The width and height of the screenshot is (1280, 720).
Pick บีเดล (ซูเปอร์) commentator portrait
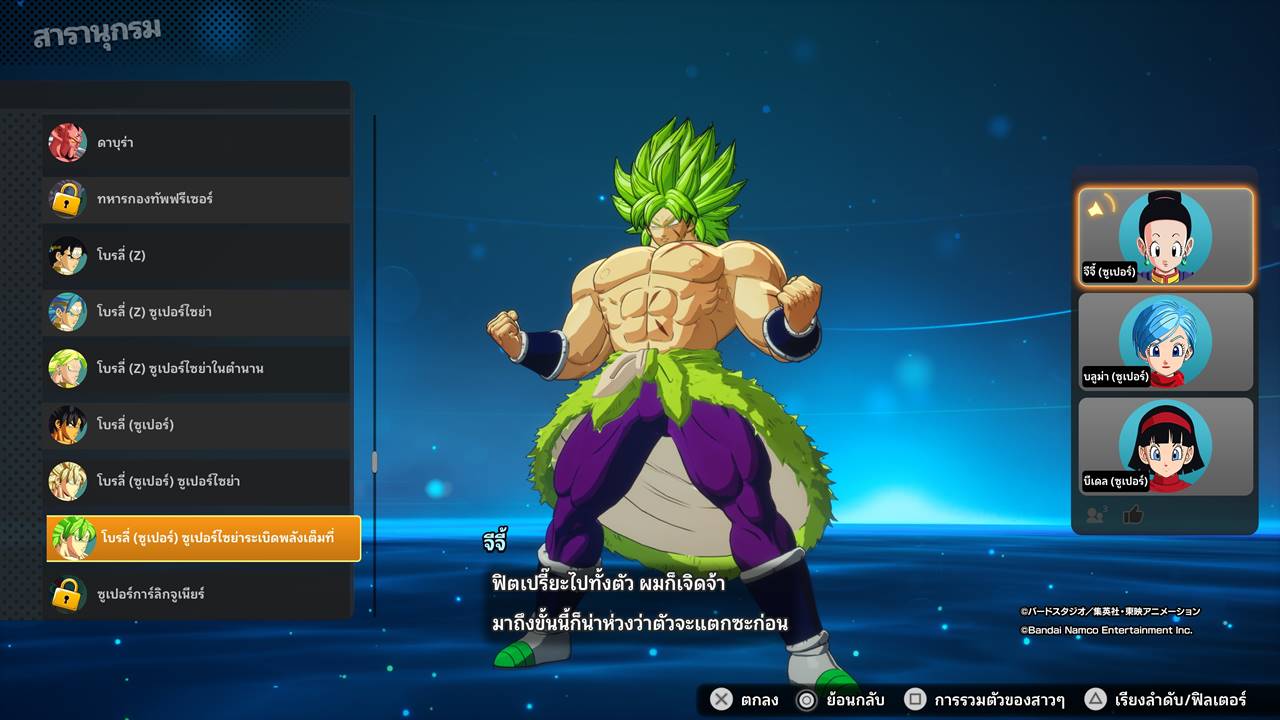[x=1165, y=446]
